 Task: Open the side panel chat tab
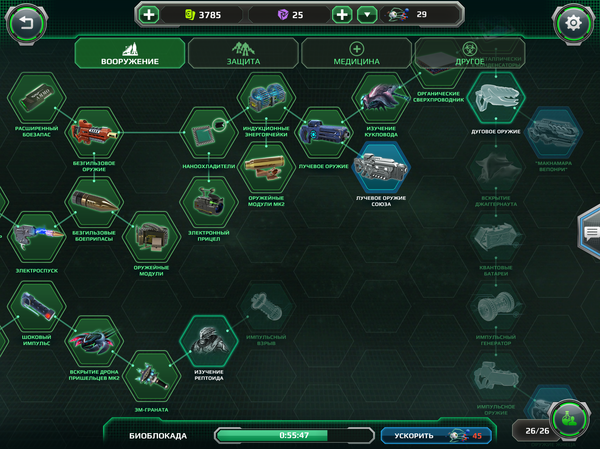tap(591, 233)
